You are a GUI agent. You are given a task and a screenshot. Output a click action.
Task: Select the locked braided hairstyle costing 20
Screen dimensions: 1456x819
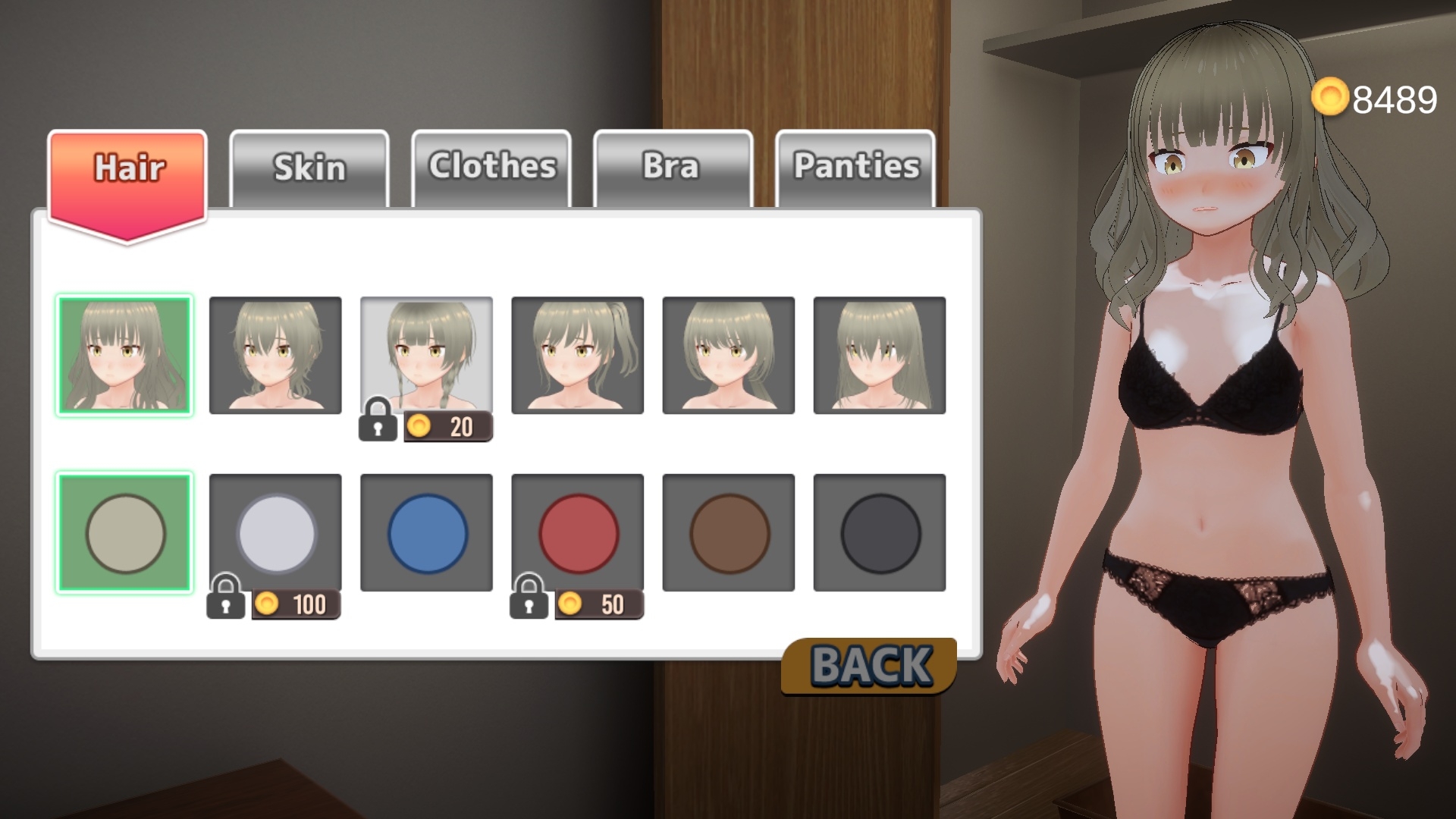click(x=426, y=355)
